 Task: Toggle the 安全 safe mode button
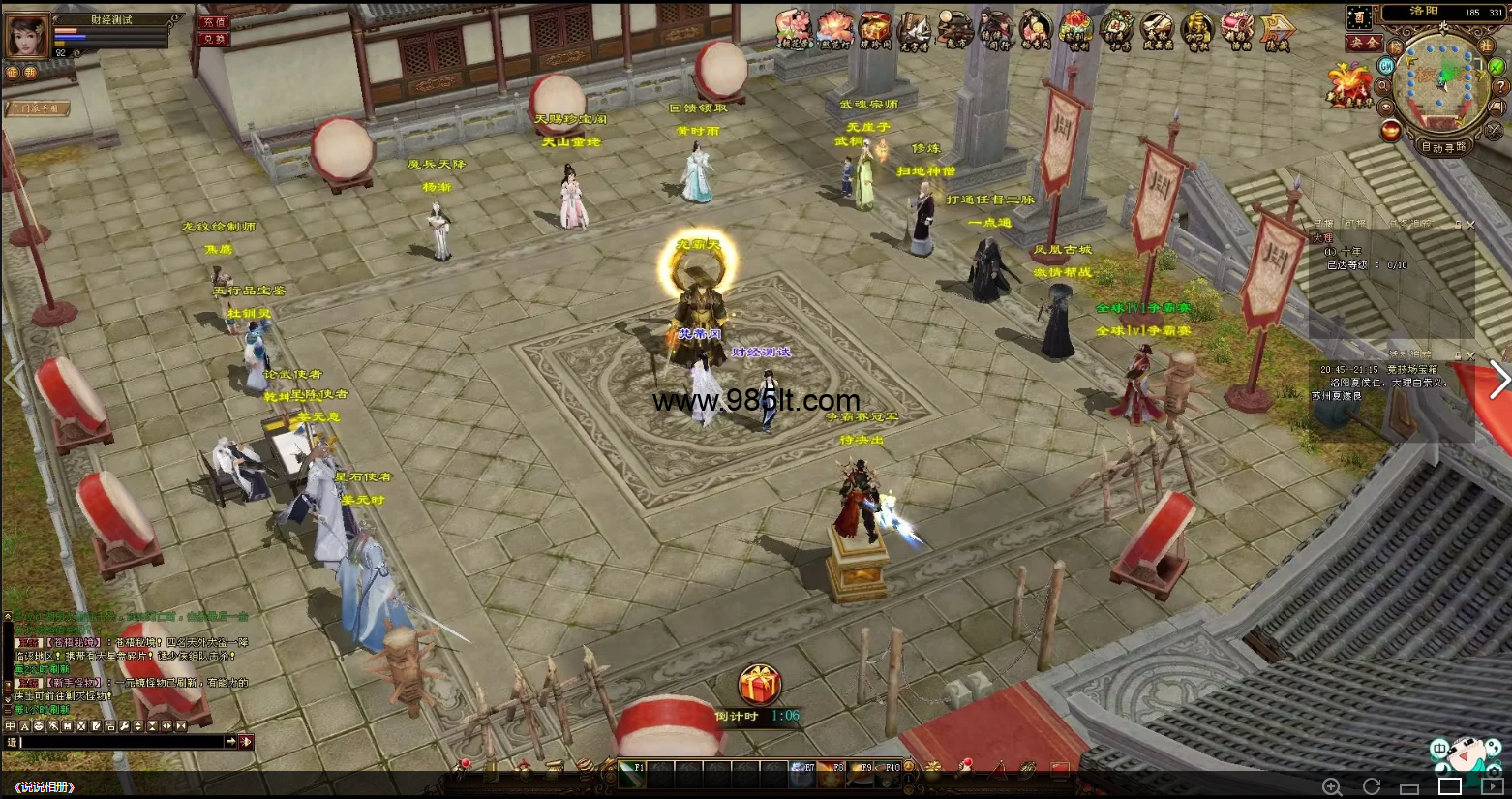pyautogui.click(x=1363, y=43)
